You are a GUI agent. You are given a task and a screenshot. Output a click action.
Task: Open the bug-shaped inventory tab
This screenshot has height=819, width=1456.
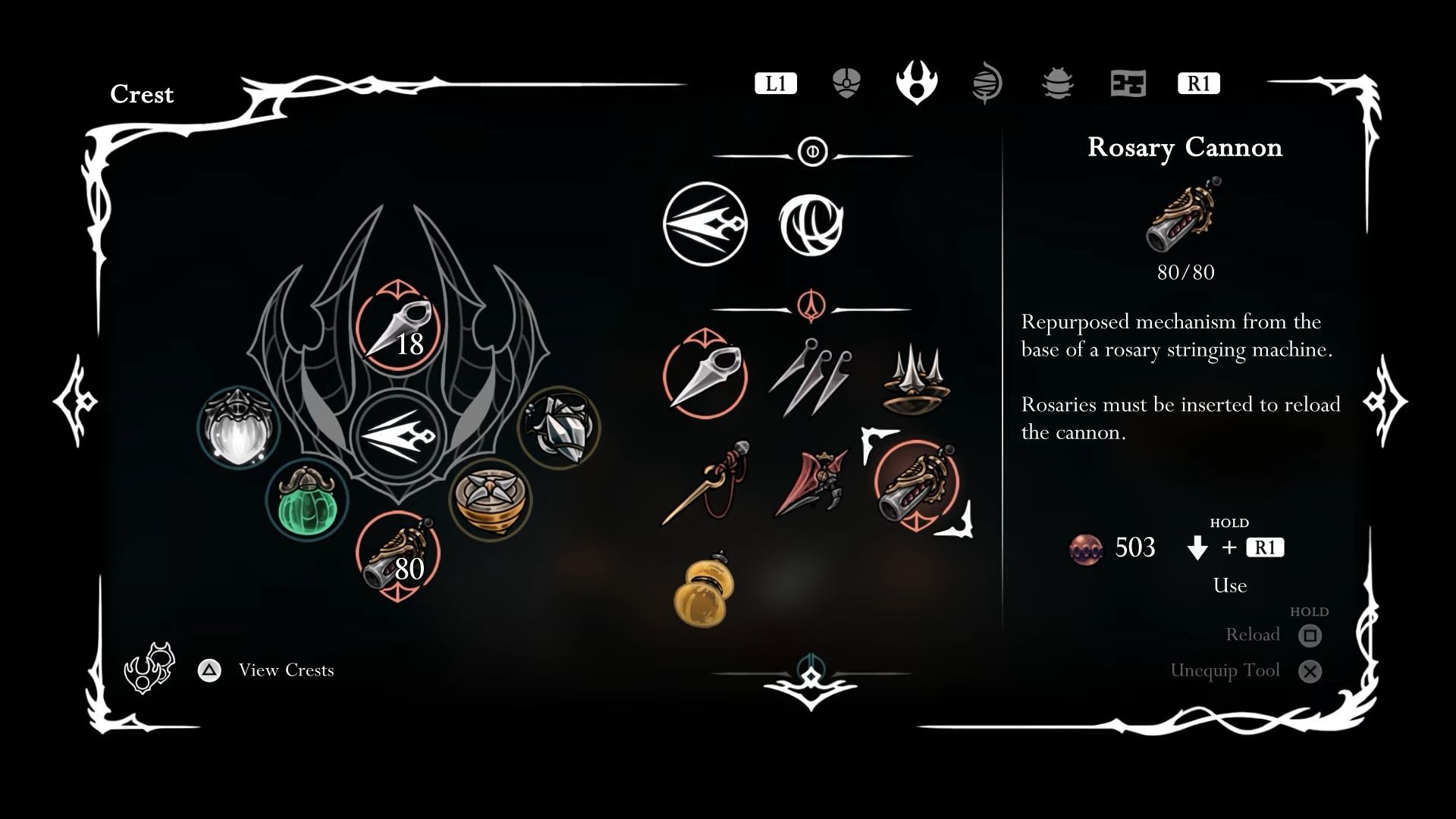point(1059,83)
